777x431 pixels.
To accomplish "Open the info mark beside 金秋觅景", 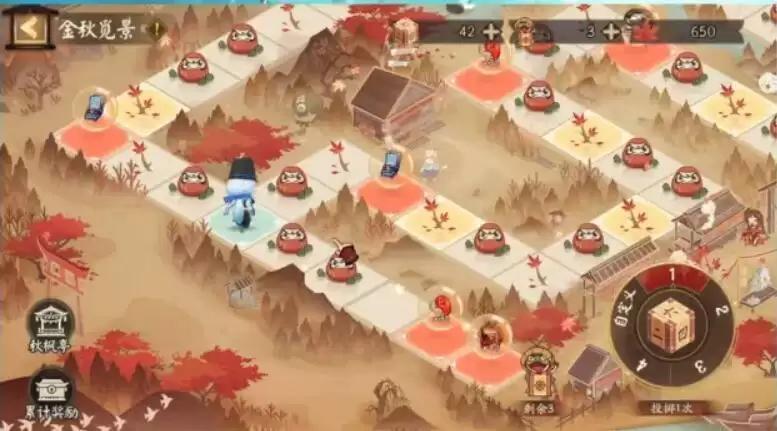I will (x=156, y=28).
